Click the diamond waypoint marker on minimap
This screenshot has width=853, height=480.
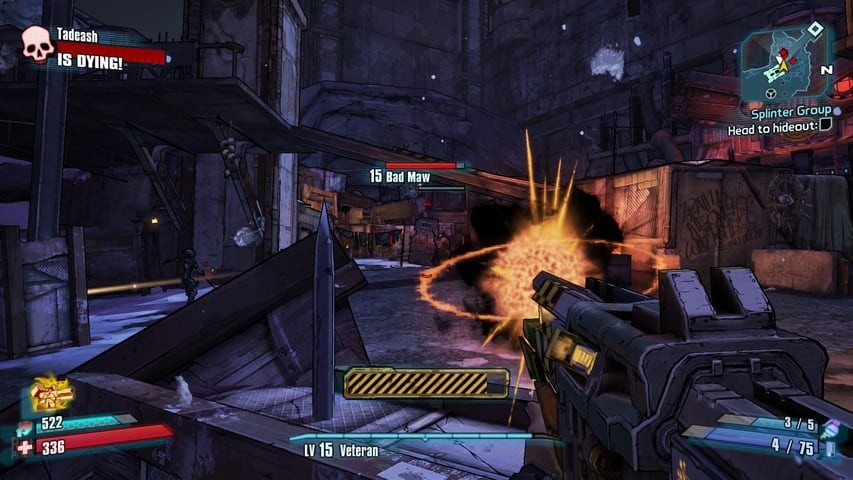[x=815, y=27]
